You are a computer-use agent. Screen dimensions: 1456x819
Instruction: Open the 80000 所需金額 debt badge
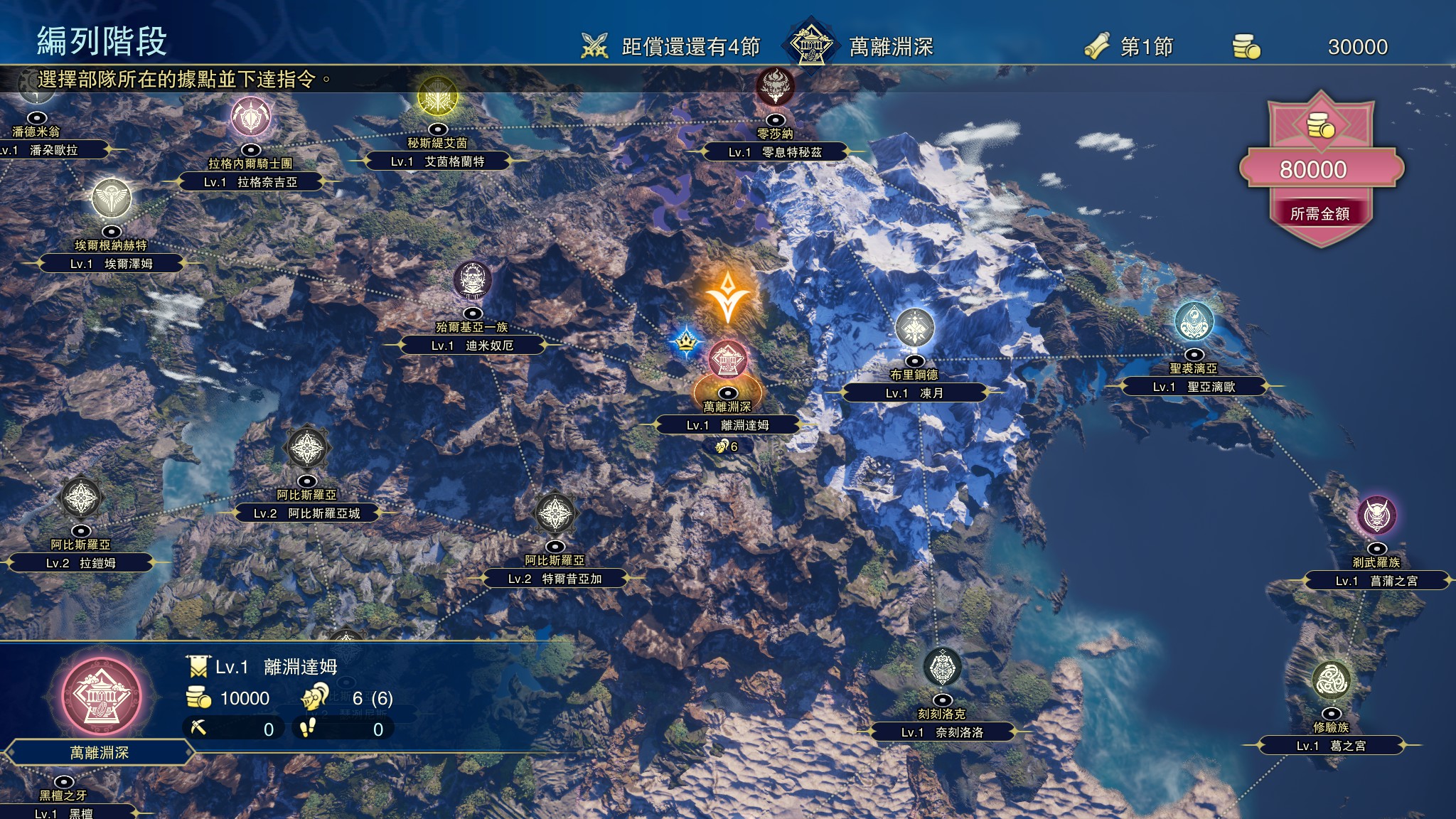coord(1320,169)
